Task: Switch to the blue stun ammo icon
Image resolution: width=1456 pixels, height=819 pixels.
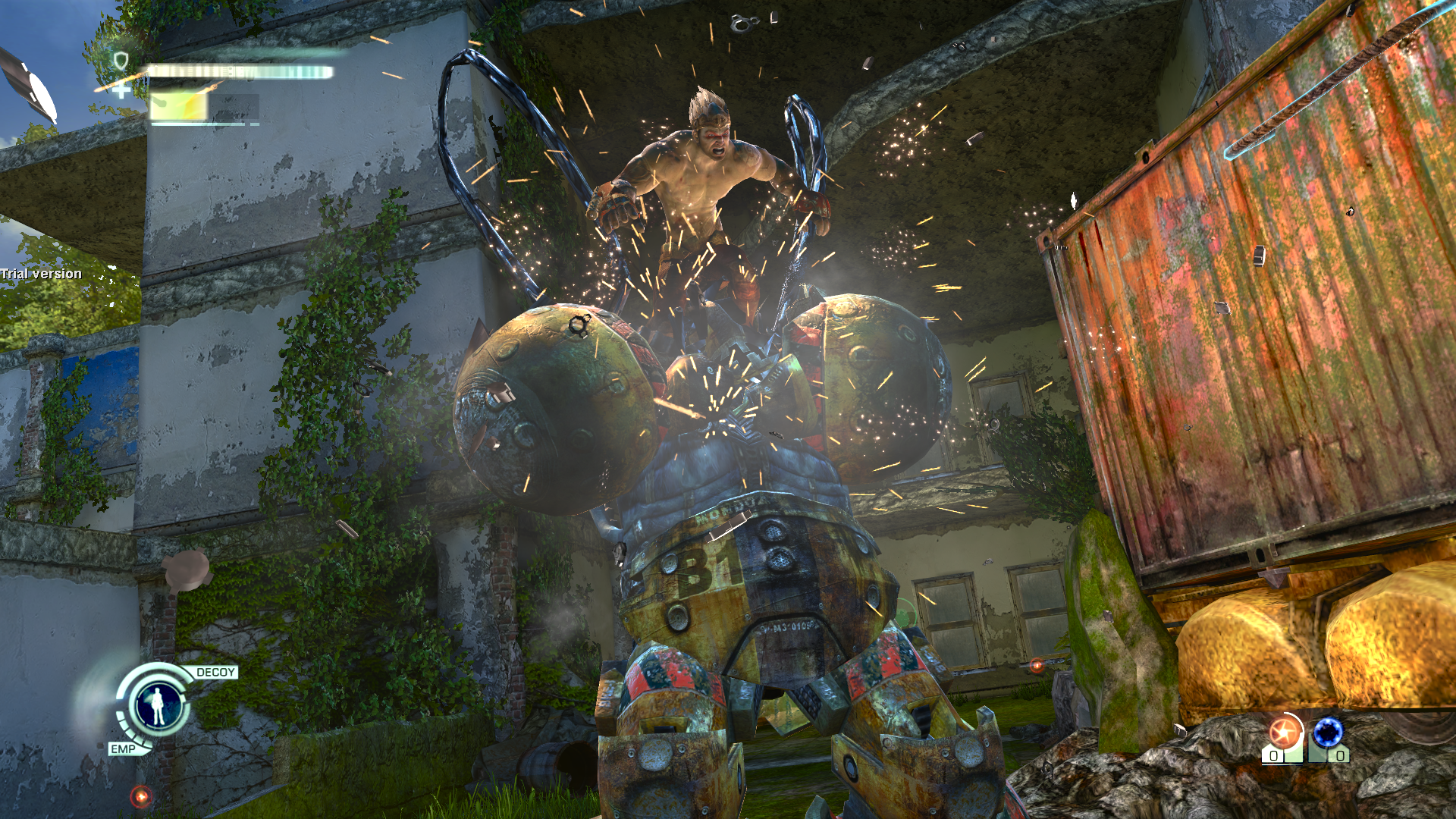Action: coord(1328,733)
